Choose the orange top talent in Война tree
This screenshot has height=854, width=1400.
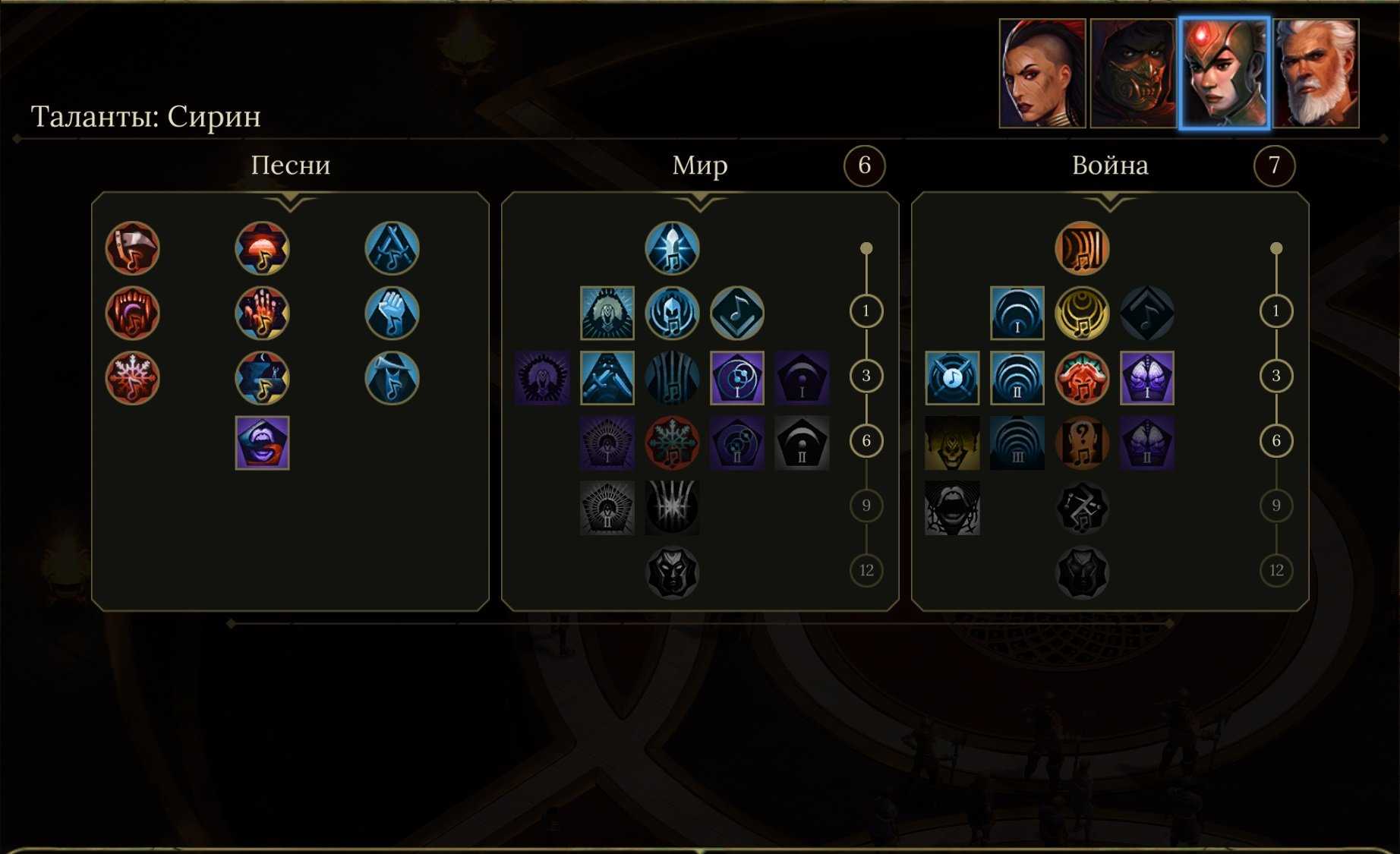point(1082,248)
